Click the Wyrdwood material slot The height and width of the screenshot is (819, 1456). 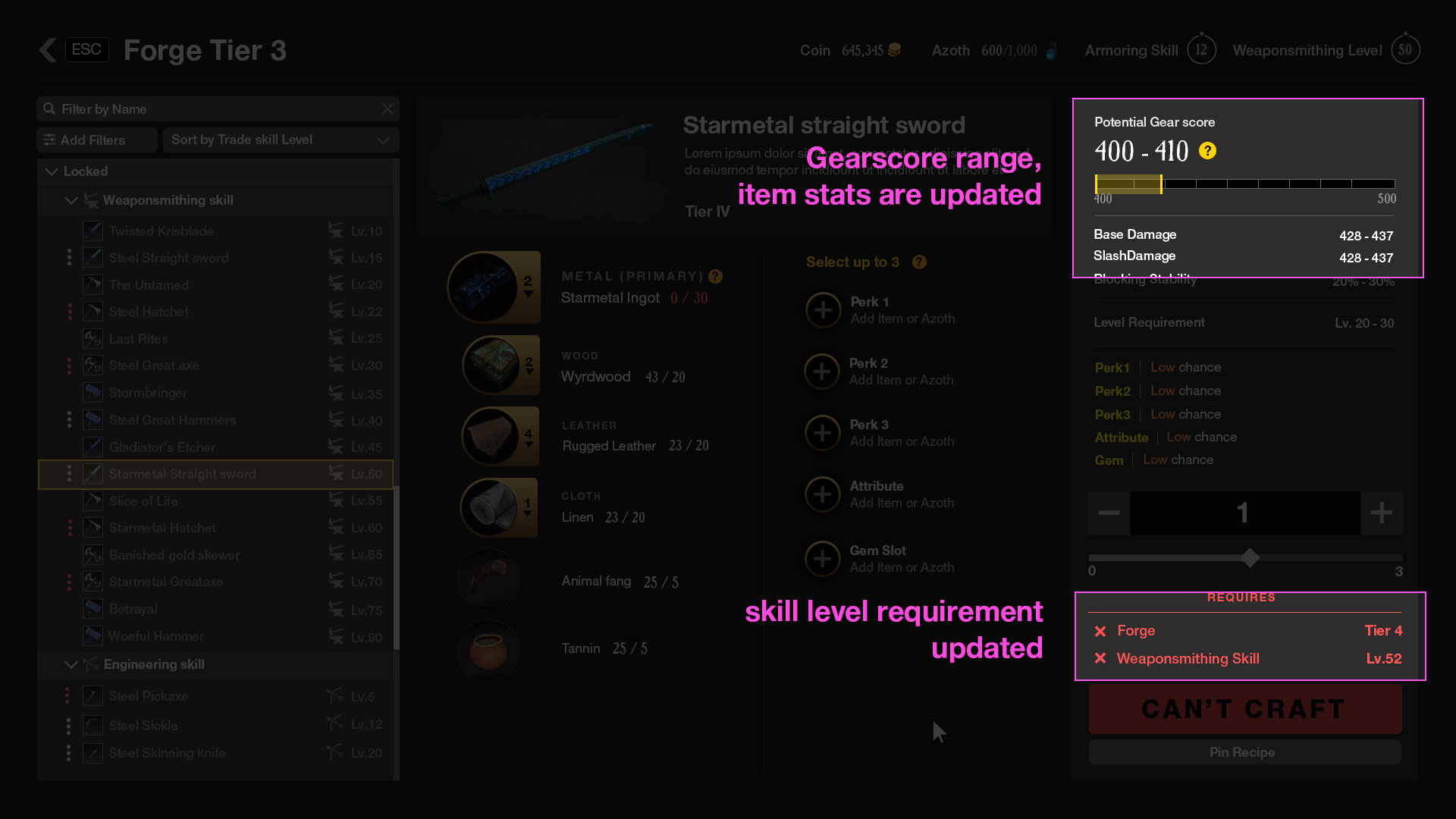click(500, 366)
